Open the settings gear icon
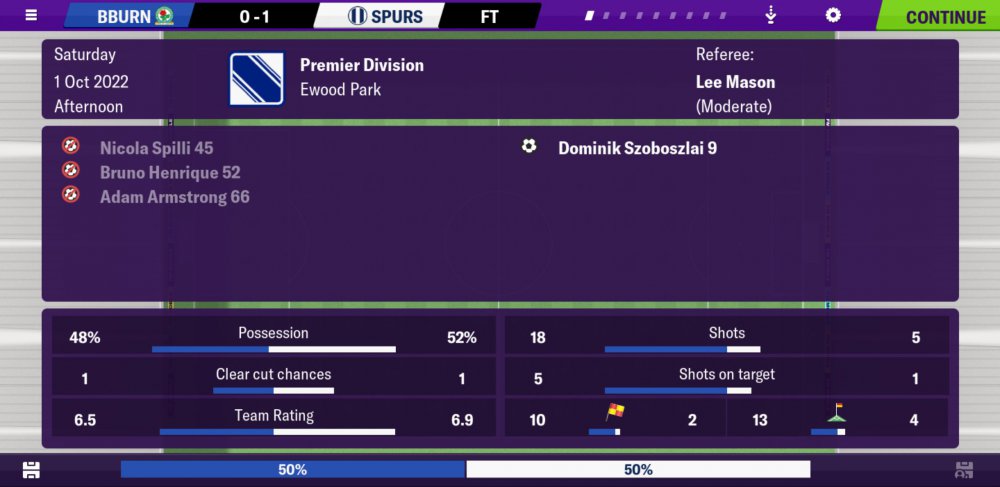The width and height of the screenshot is (1000, 487). coord(832,16)
